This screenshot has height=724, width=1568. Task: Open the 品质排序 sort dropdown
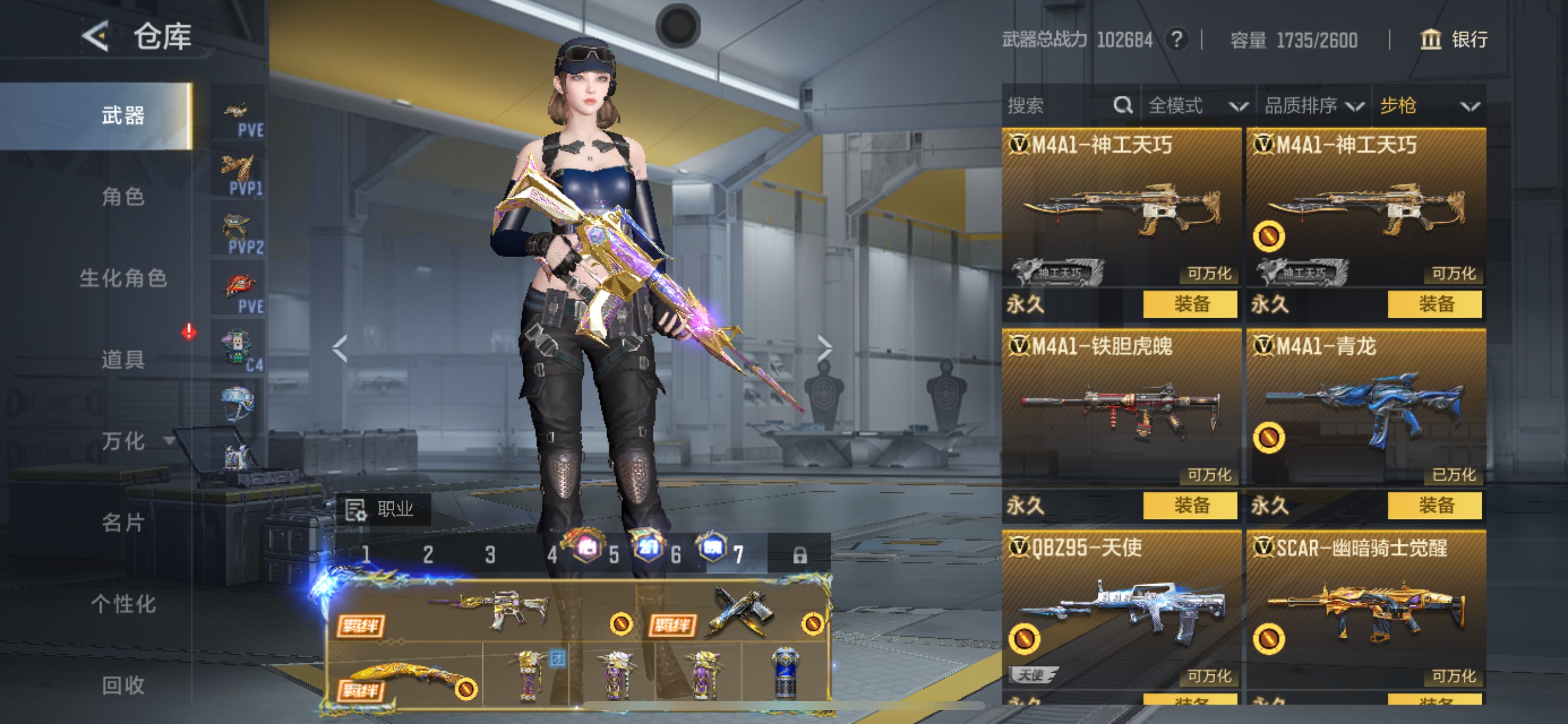point(1312,106)
